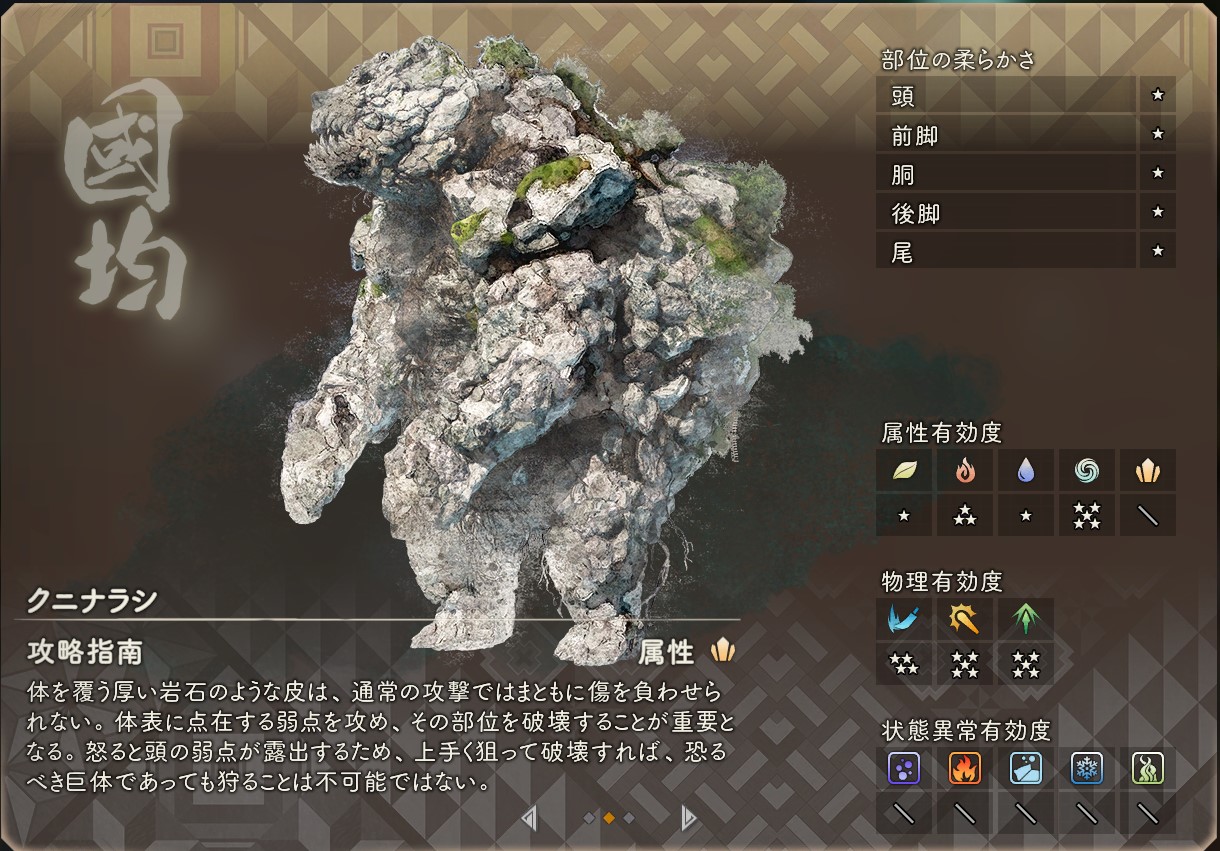Click the orange highlighted page indicator dot
1220x851 pixels.
(609, 818)
